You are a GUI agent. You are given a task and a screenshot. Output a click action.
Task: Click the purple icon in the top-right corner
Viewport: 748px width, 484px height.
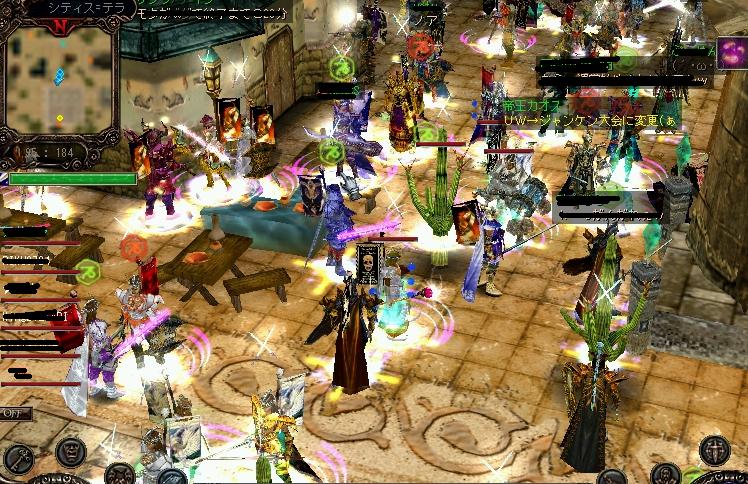pos(732,53)
